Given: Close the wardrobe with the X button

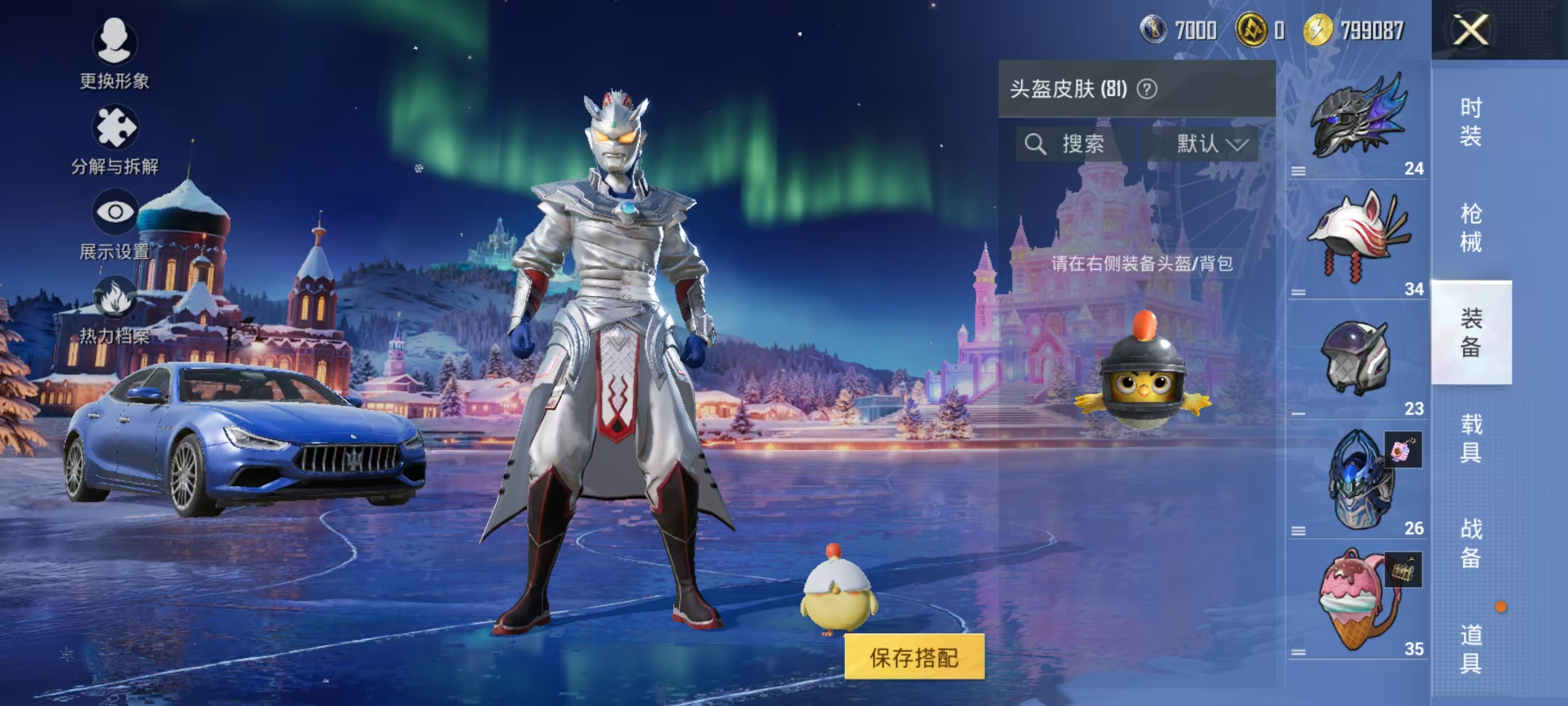Looking at the screenshot, I should click(x=1471, y=30).
